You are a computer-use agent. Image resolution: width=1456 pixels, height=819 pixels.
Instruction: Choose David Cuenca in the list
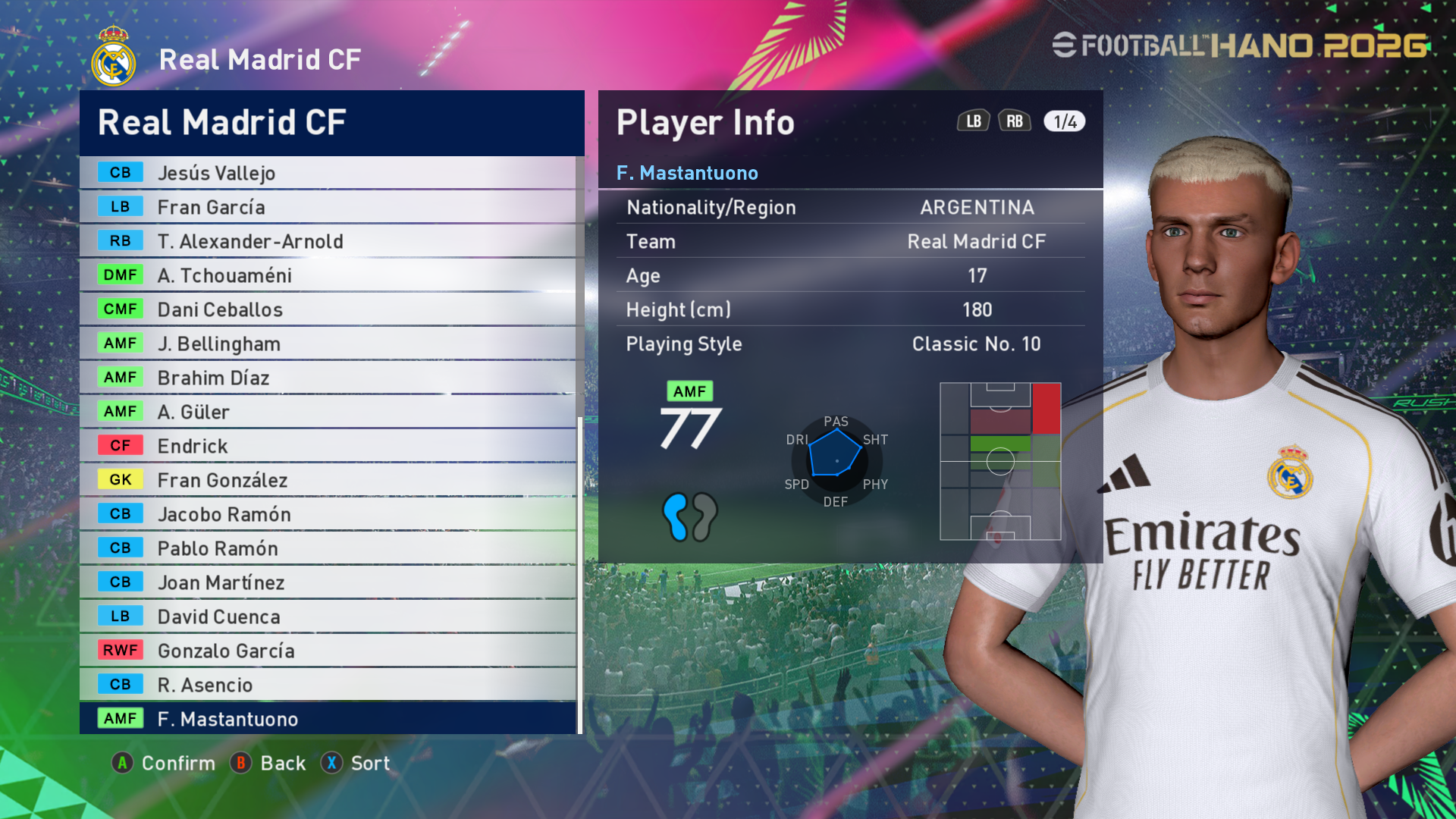(328, 617)
